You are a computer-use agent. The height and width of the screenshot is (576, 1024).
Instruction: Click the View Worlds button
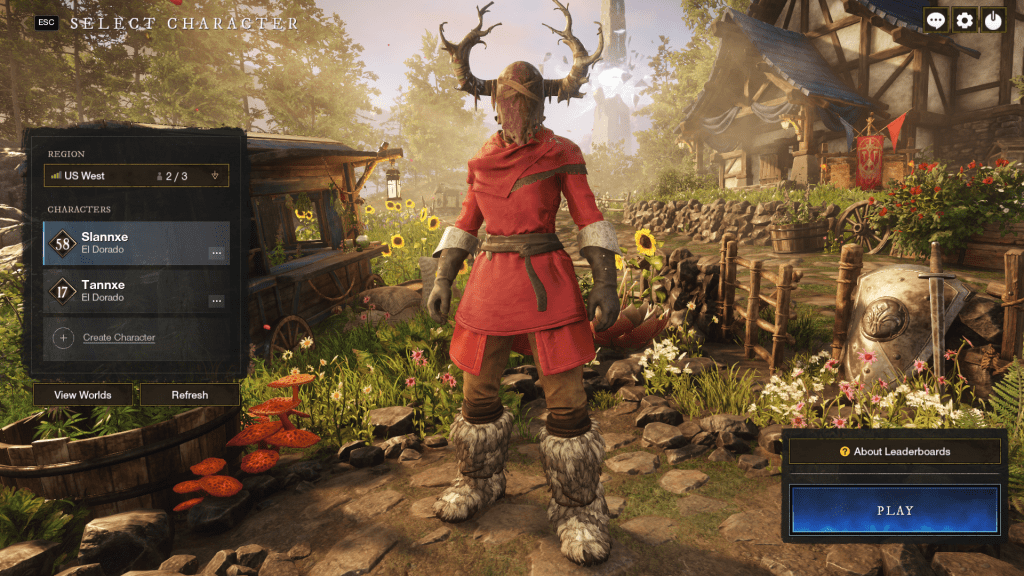pos(83,395)
